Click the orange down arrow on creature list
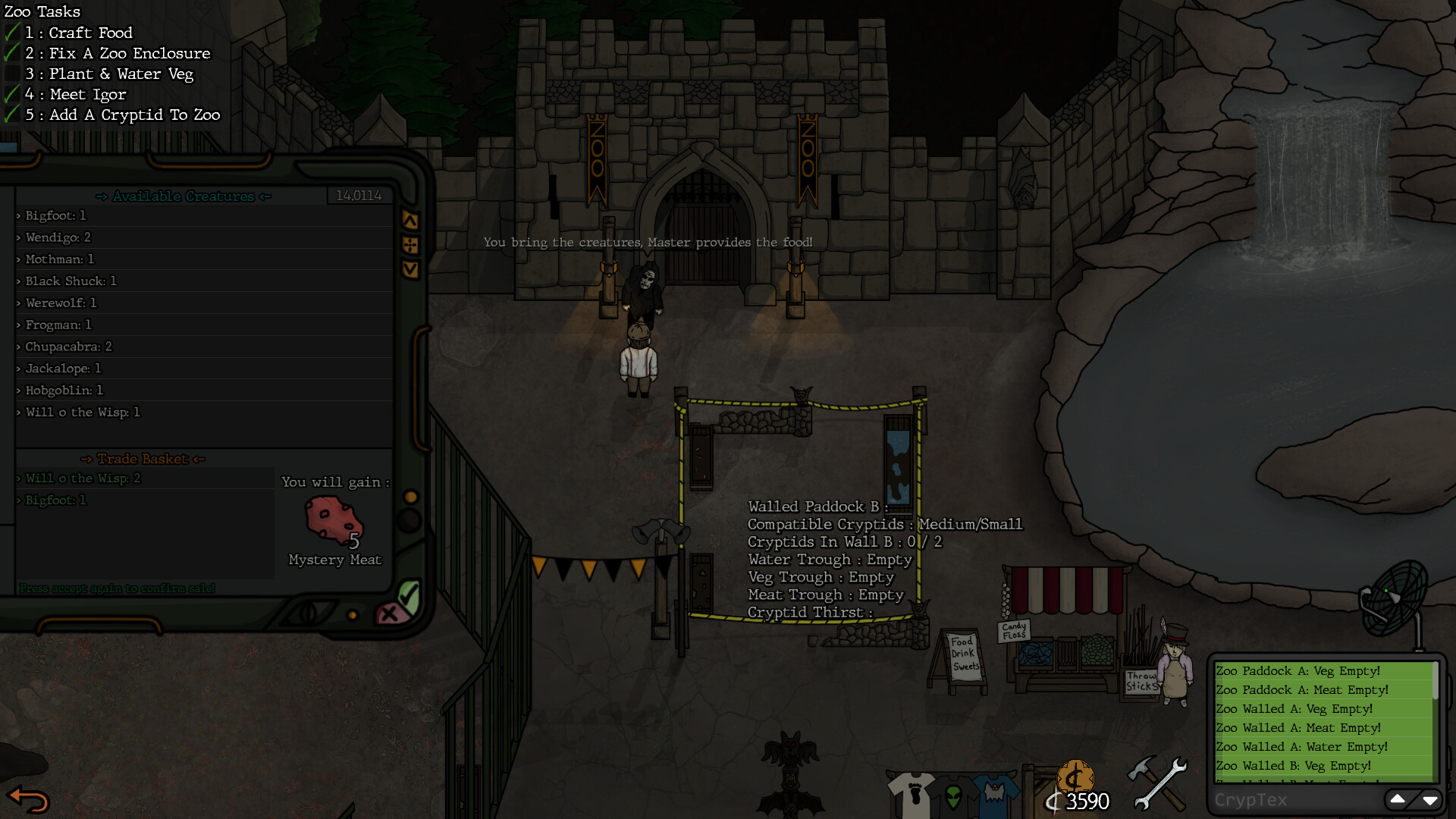 410,269
